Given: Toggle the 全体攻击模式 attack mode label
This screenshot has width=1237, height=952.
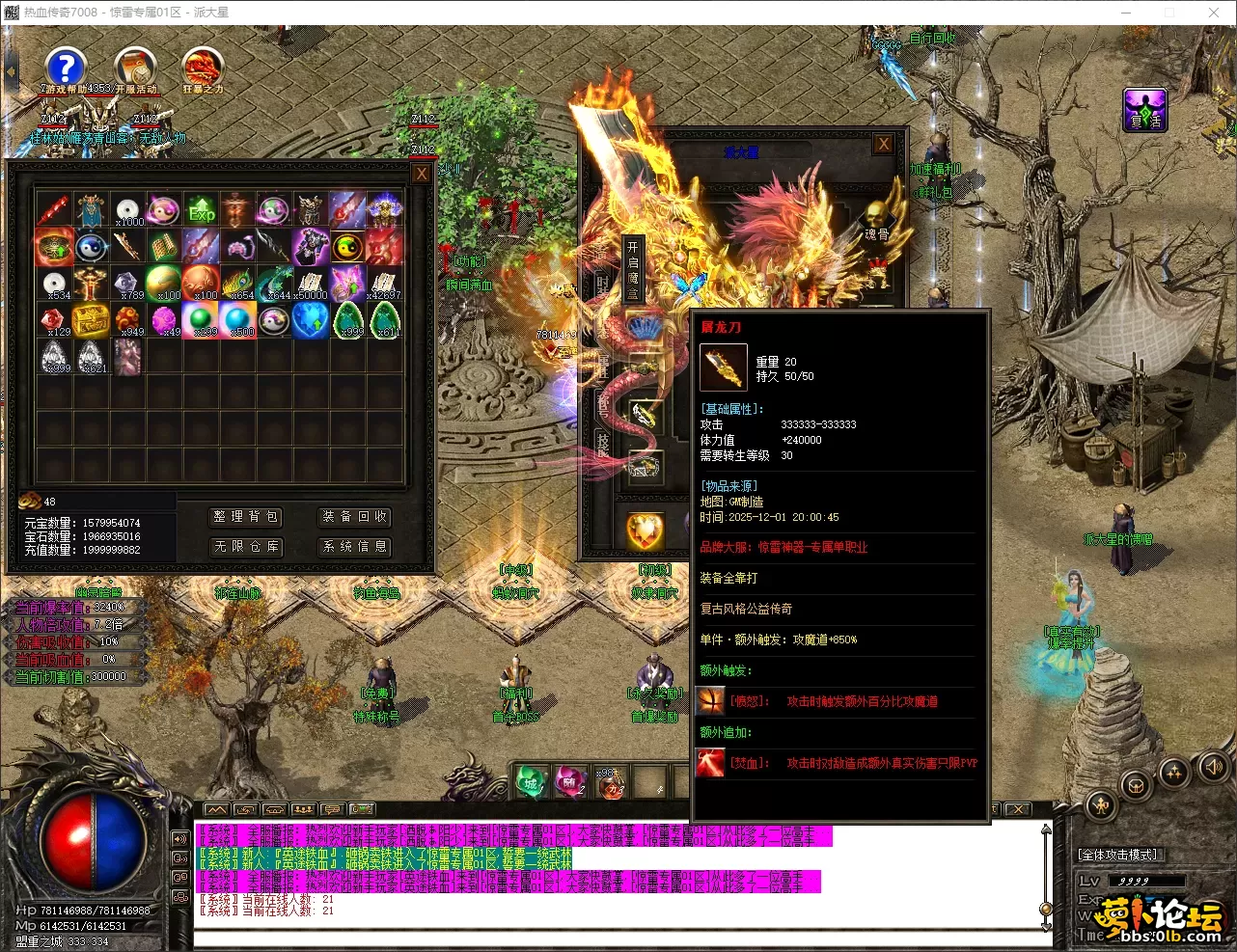Looking at the screenshot, I should click(x=1117, y=855).
